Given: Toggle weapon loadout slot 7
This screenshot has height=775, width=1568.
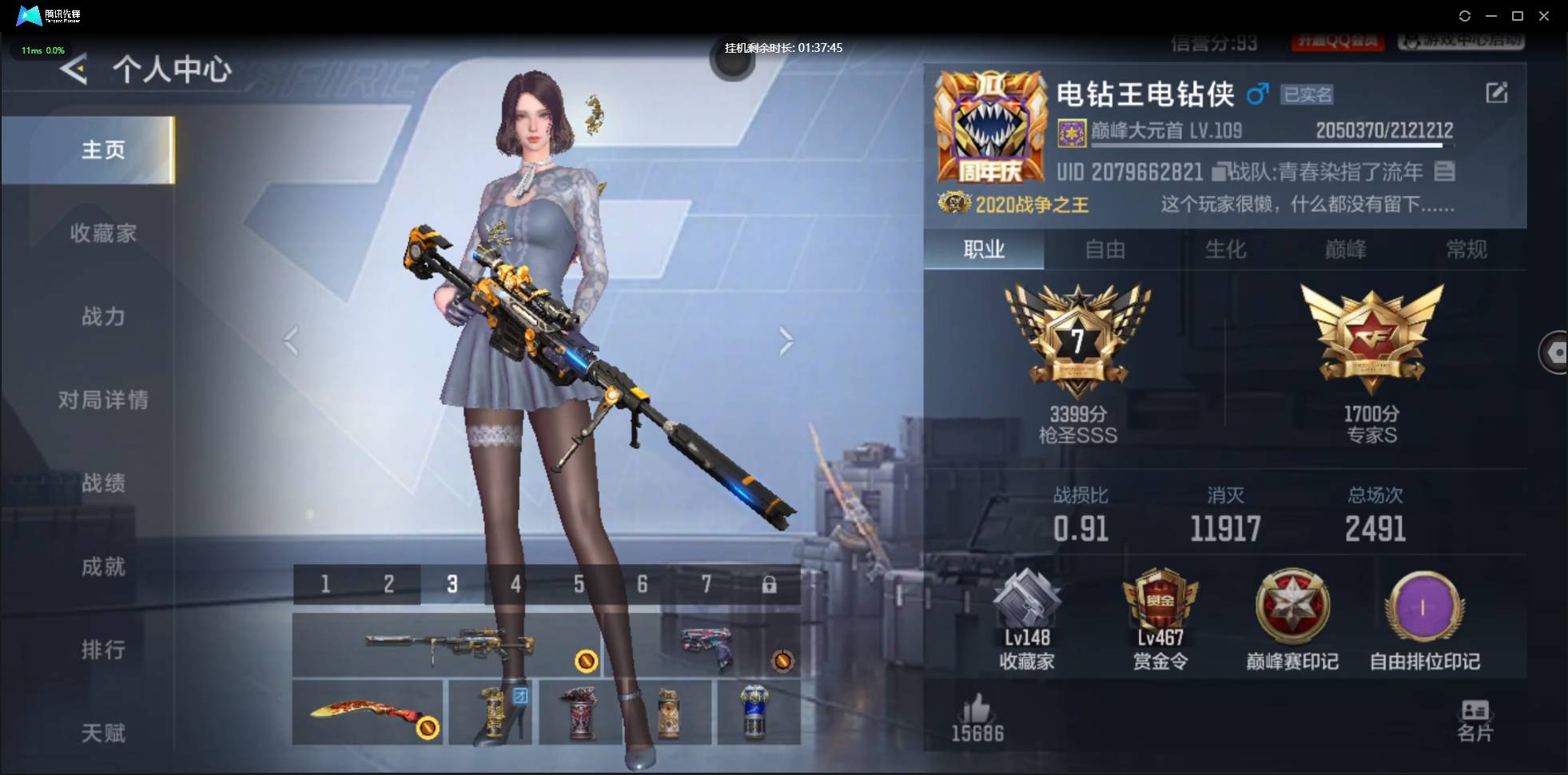Looking at the screenshot, I should 706,584.
